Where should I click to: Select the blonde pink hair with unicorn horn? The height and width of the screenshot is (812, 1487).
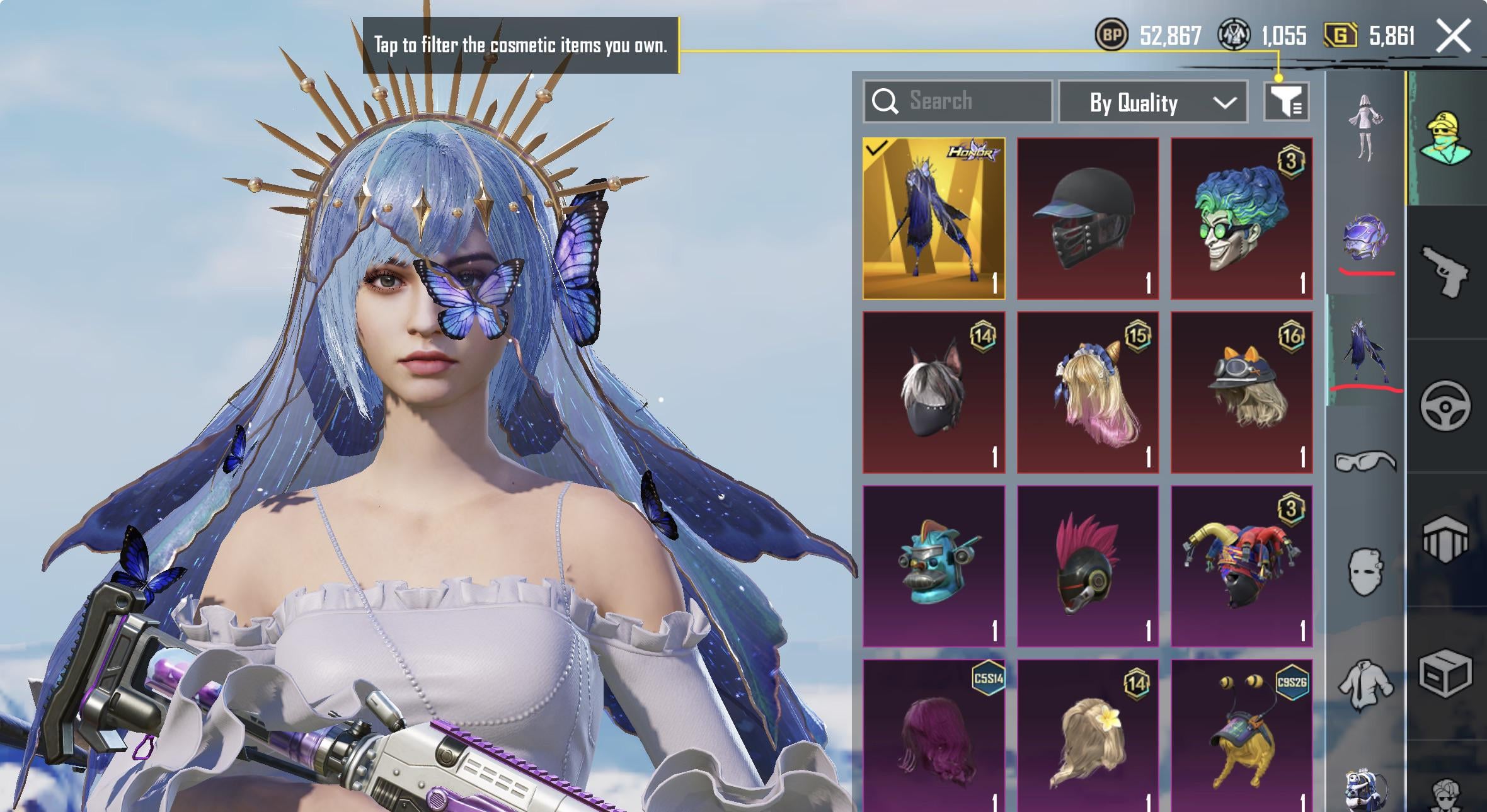(1088, 392)
